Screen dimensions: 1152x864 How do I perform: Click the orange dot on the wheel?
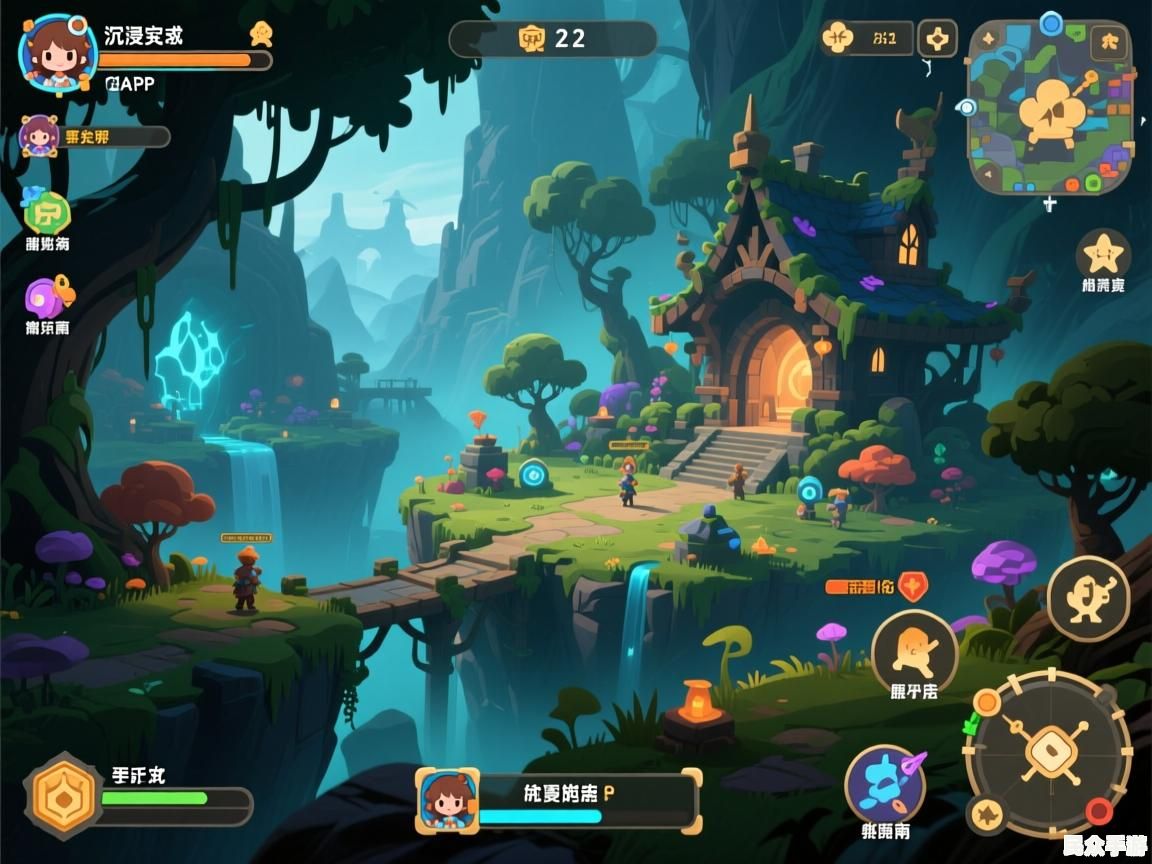click(x=987, y=702)
